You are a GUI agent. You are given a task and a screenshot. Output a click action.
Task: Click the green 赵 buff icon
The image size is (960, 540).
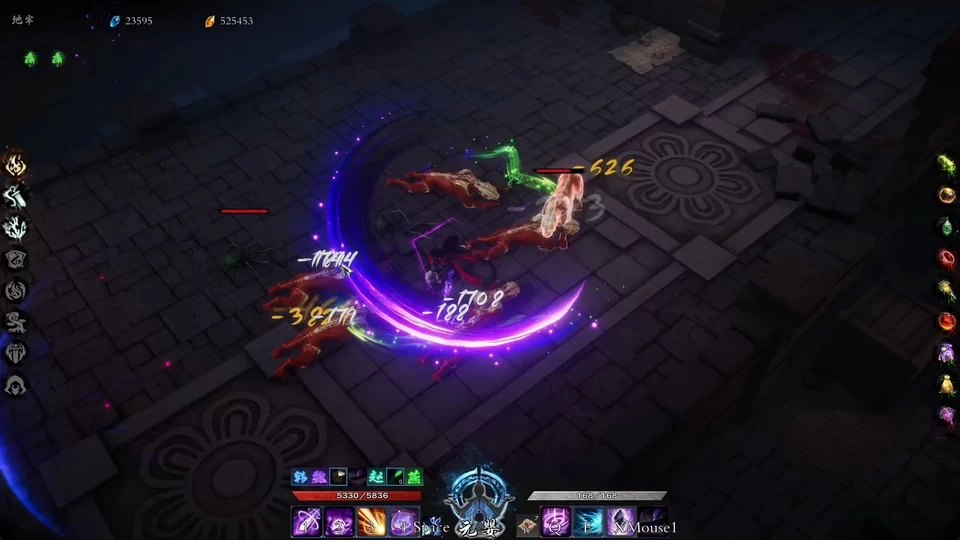[x=376, y=477]
